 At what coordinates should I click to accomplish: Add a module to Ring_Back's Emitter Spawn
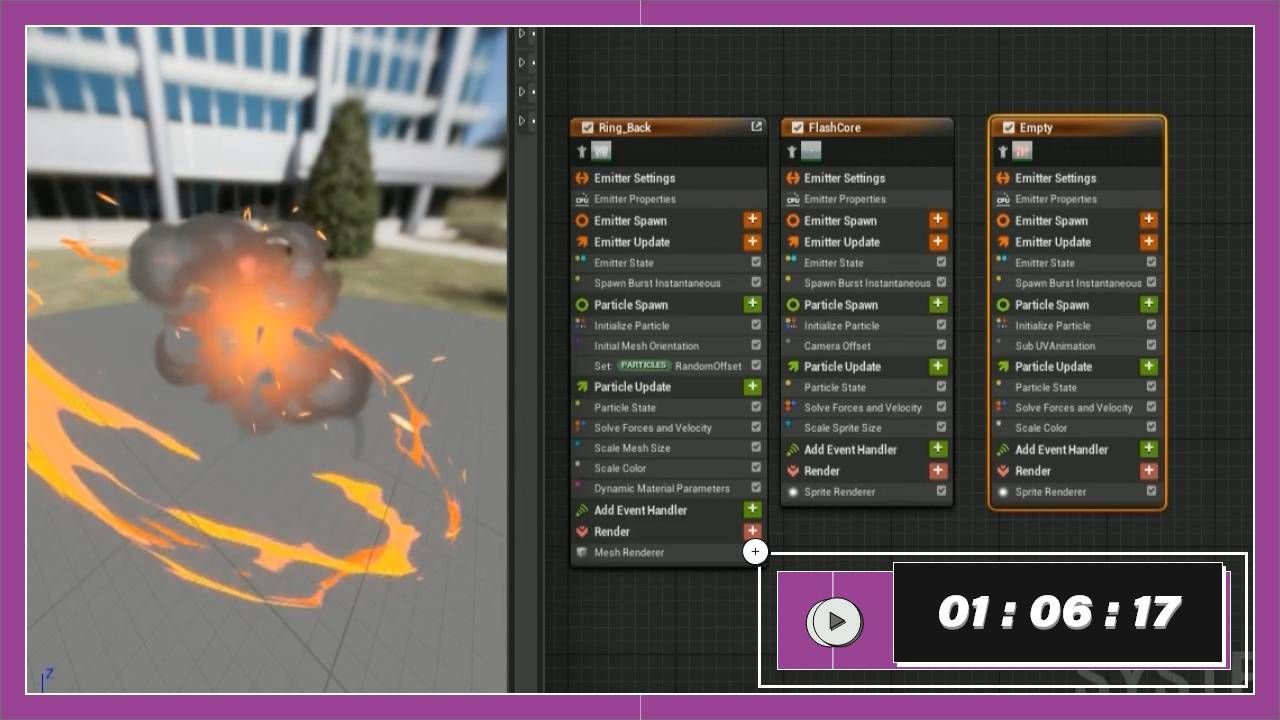752,220
